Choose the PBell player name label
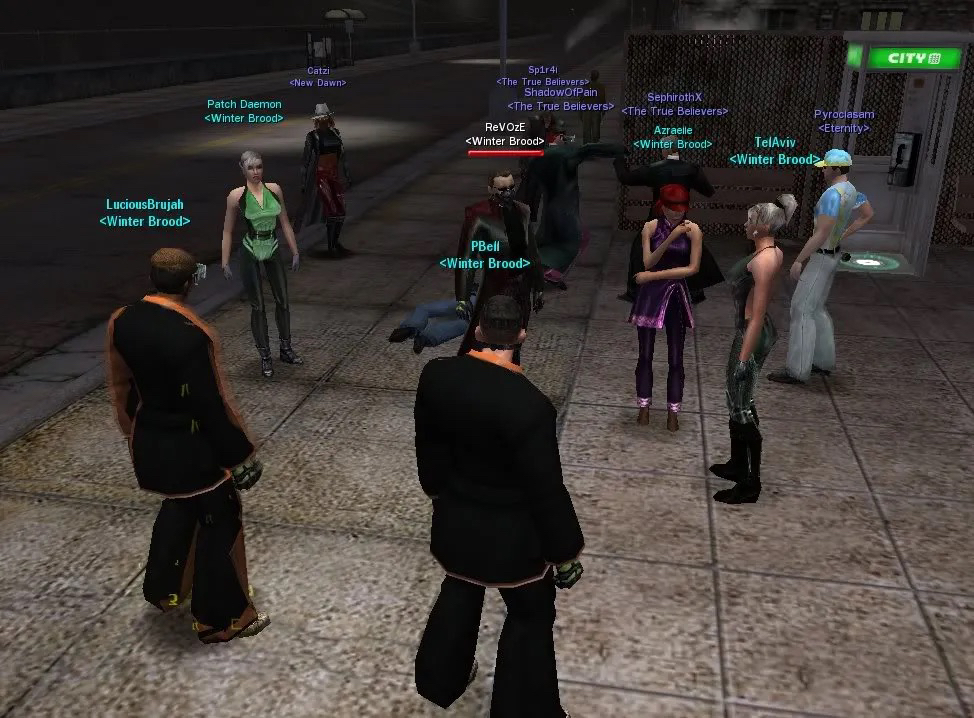This screenshot has height=718, width=974. (485, 246)
